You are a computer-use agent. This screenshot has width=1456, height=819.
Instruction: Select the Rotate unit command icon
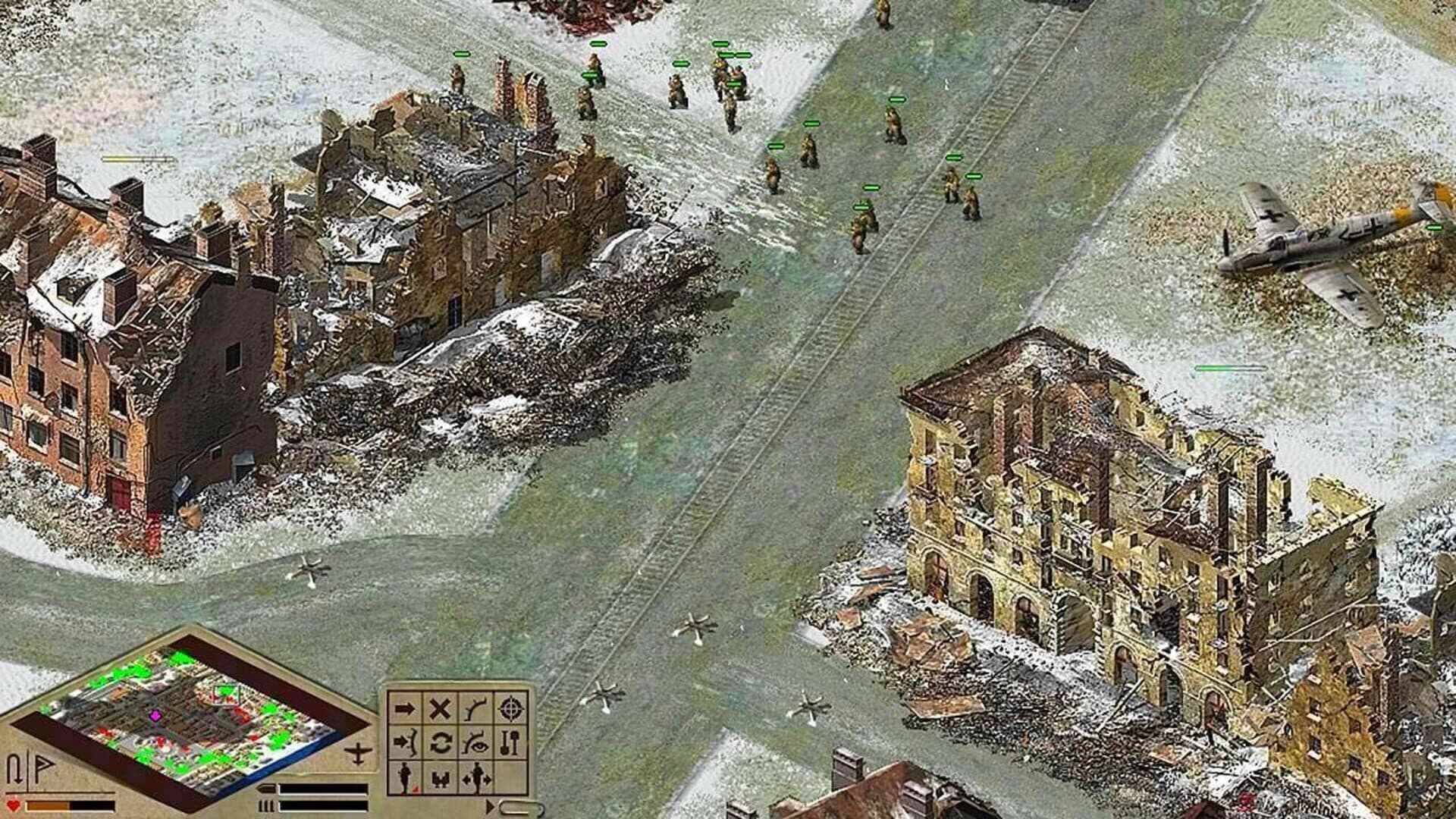pos(440,742)
